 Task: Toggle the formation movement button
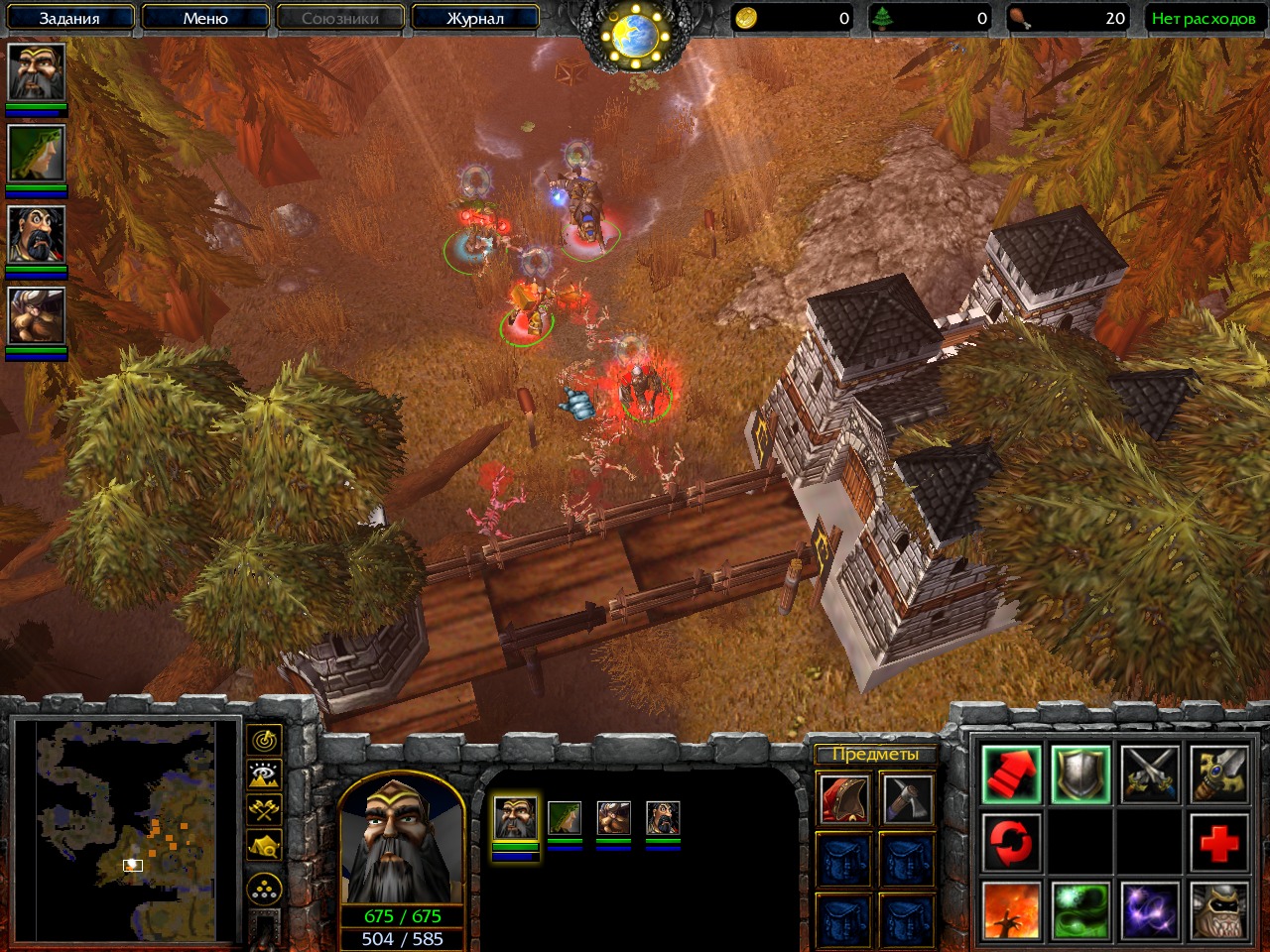[x=264, y=889]
